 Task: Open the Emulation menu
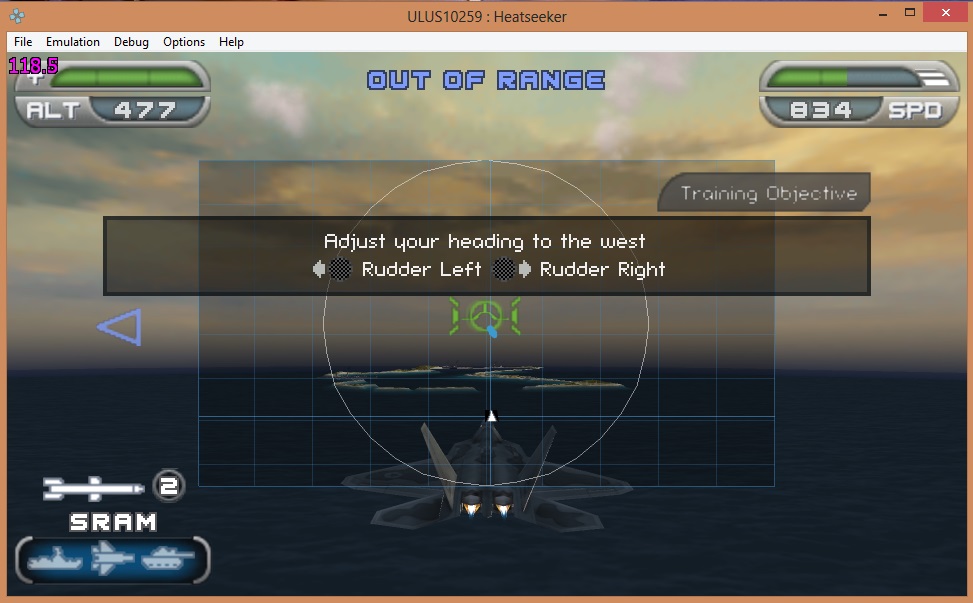tap(73, 42)
